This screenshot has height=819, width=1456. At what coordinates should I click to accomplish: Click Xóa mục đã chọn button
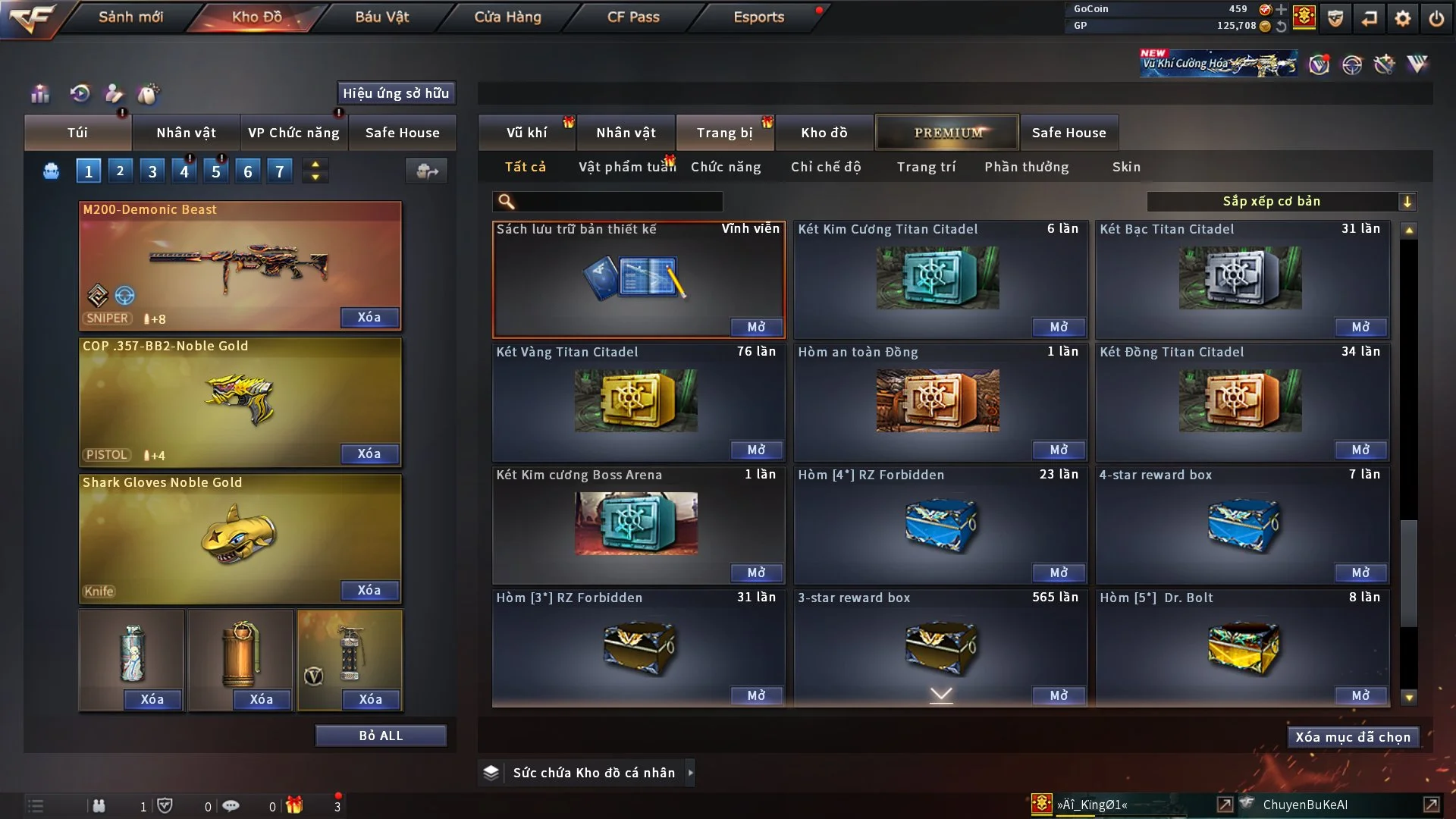pos(1353,737)
